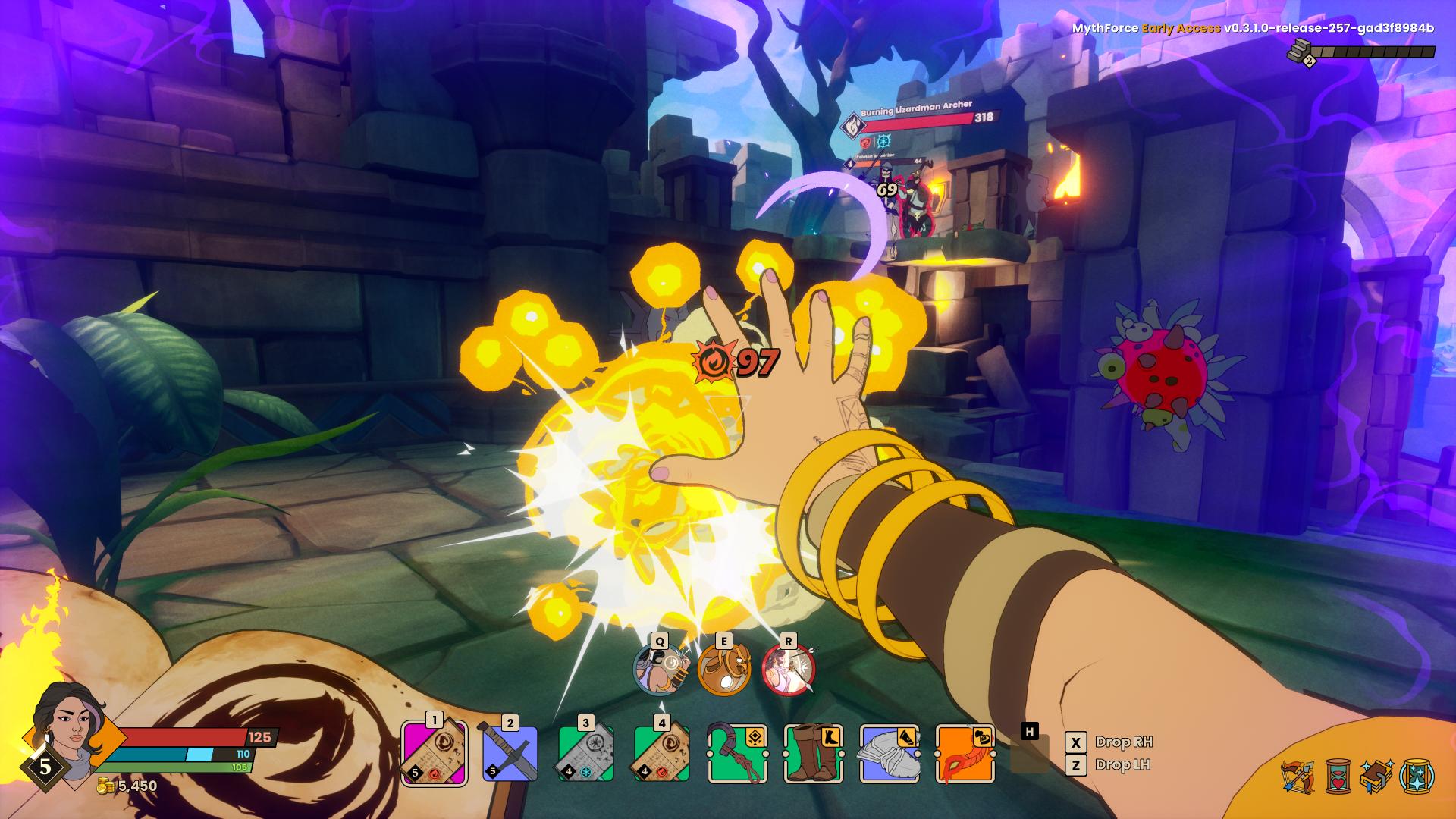Activate the orange owl ability
1456x819 pixels.
724,670
